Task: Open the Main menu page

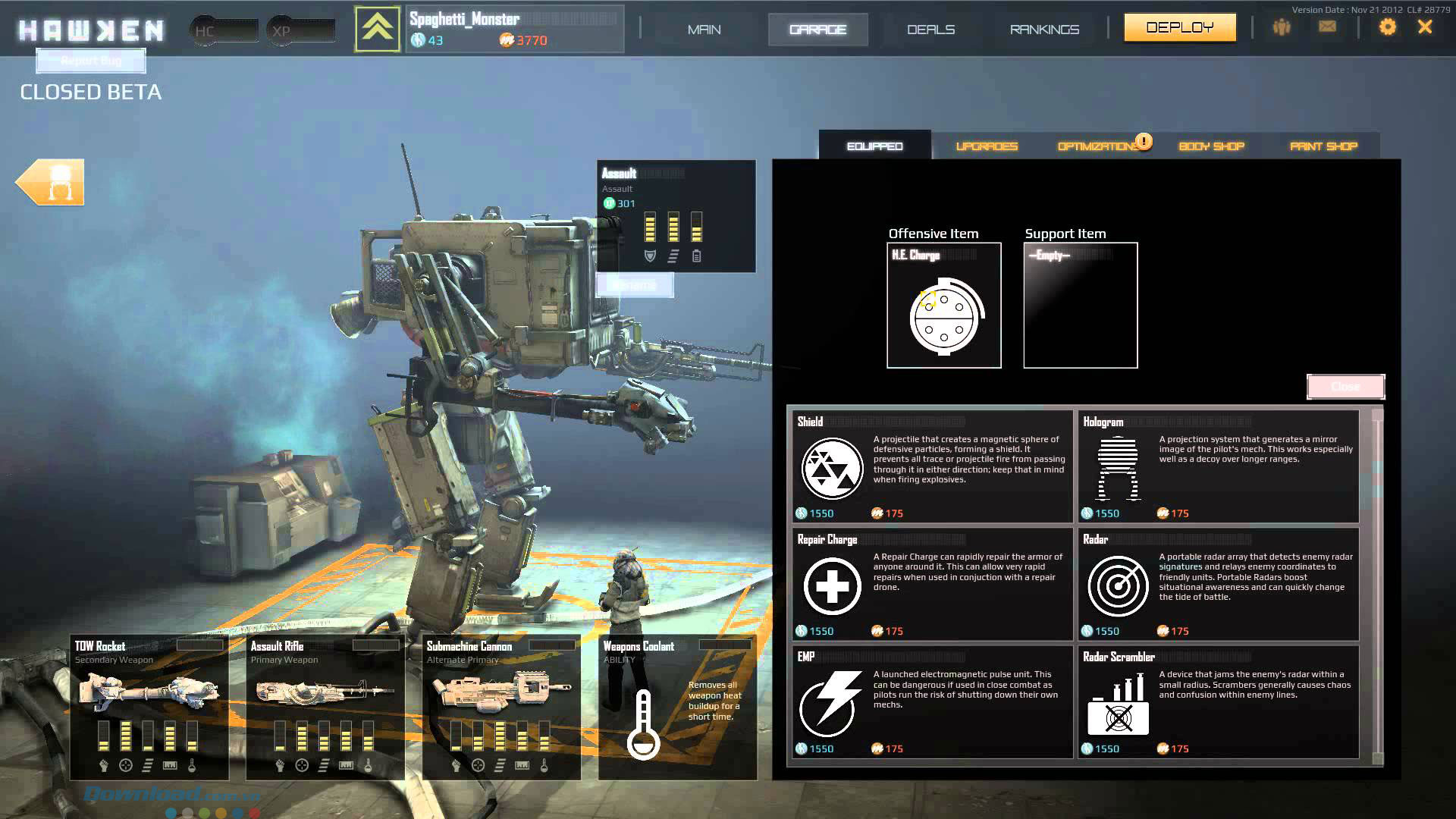Action: (x=704, y=30)
